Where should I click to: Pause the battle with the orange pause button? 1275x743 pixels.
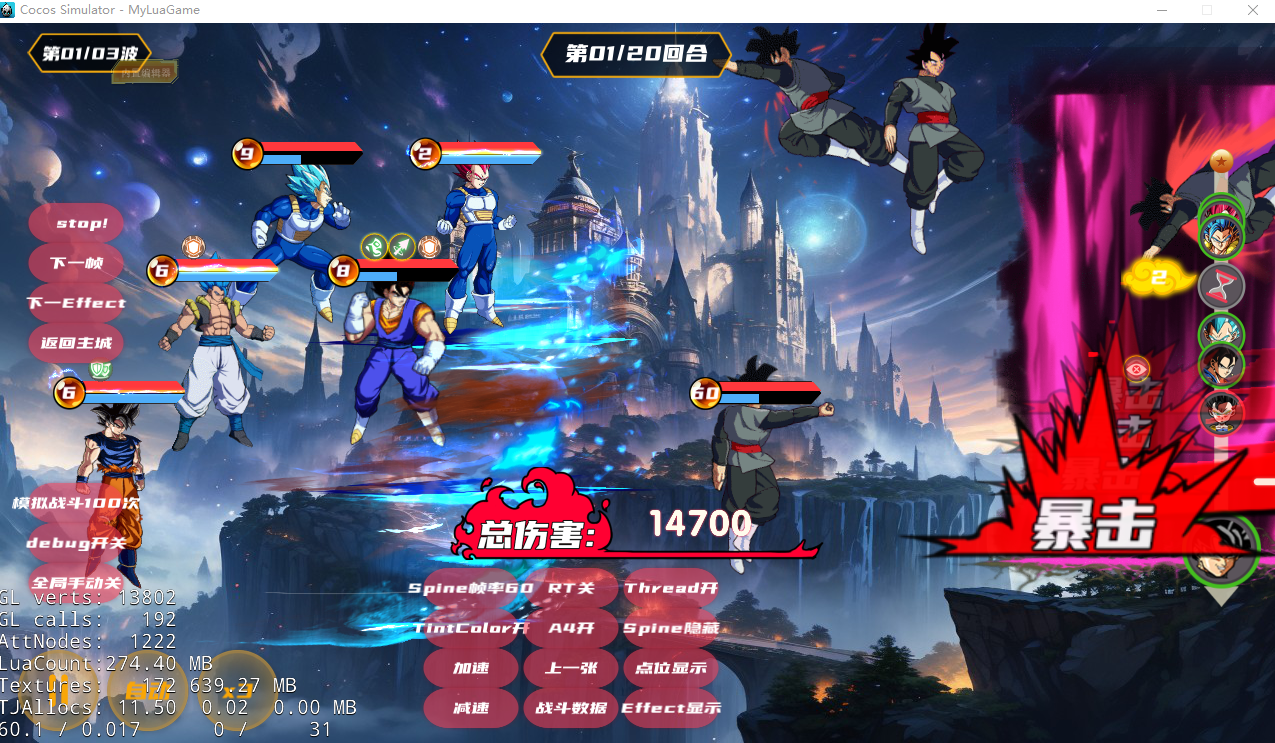point(58,688)
